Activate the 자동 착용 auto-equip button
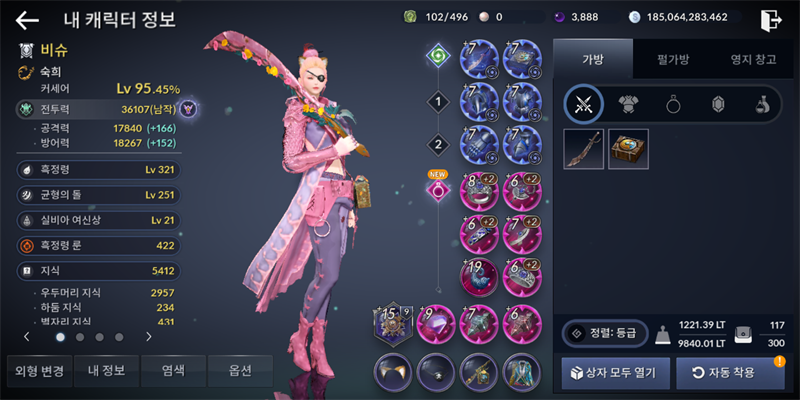The width and height of the screenshot is (800, 400). pos(729,373)
